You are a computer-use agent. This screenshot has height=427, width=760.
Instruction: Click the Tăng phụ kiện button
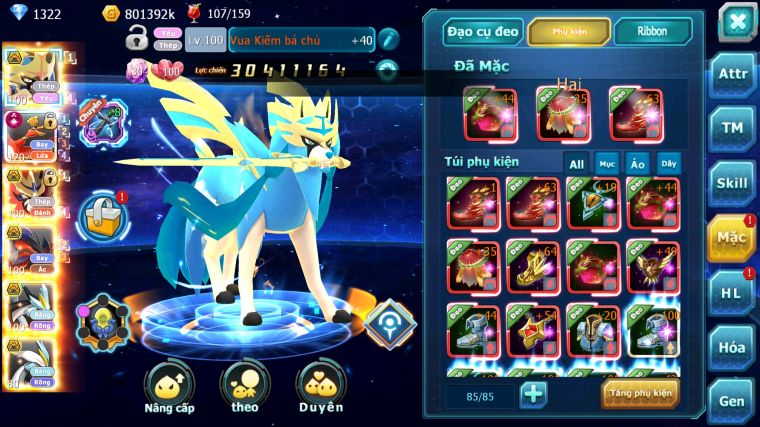(641, 393)
